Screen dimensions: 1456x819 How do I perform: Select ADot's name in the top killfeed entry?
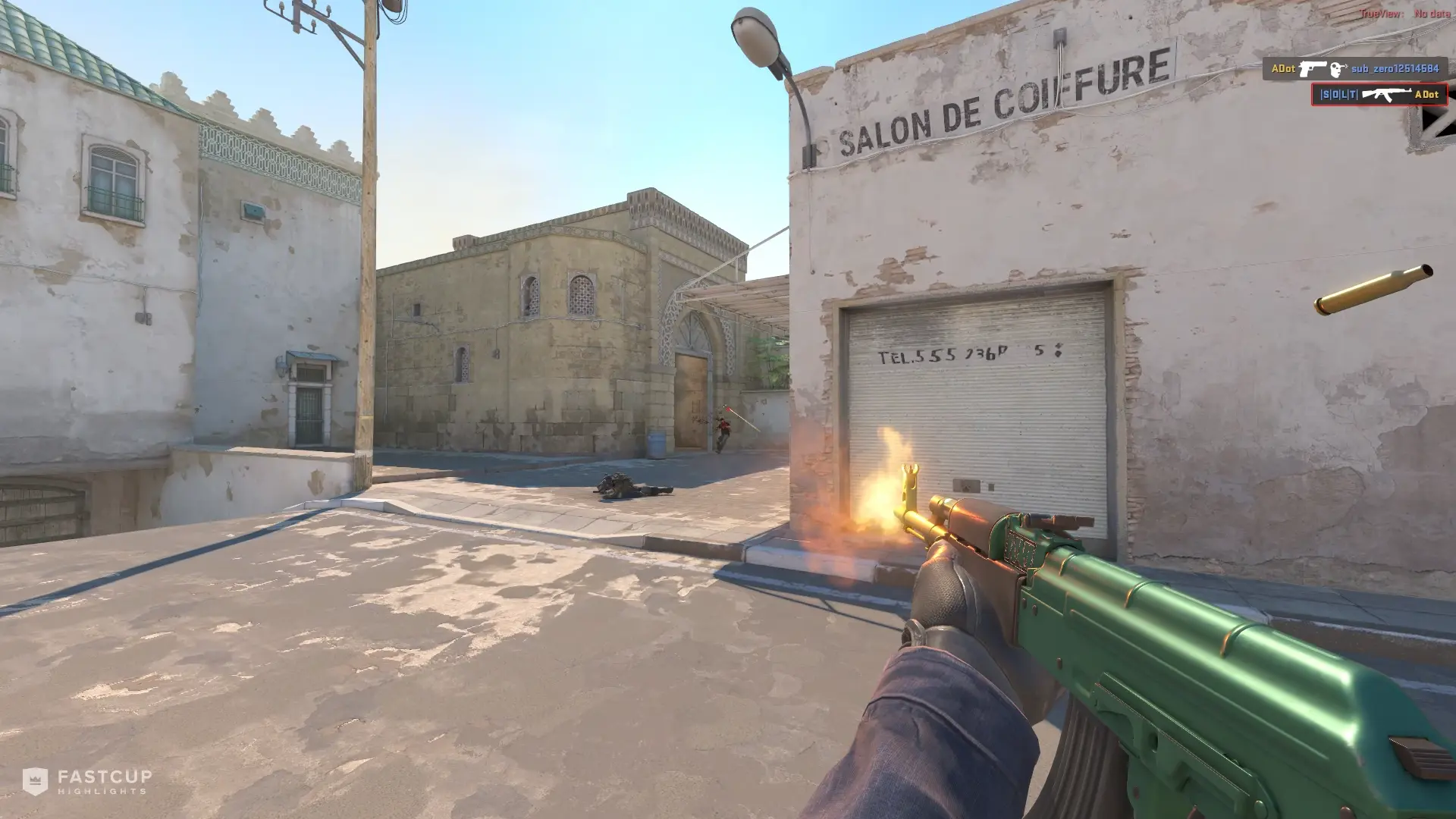pyautogui.click(x=1284, y=68)
